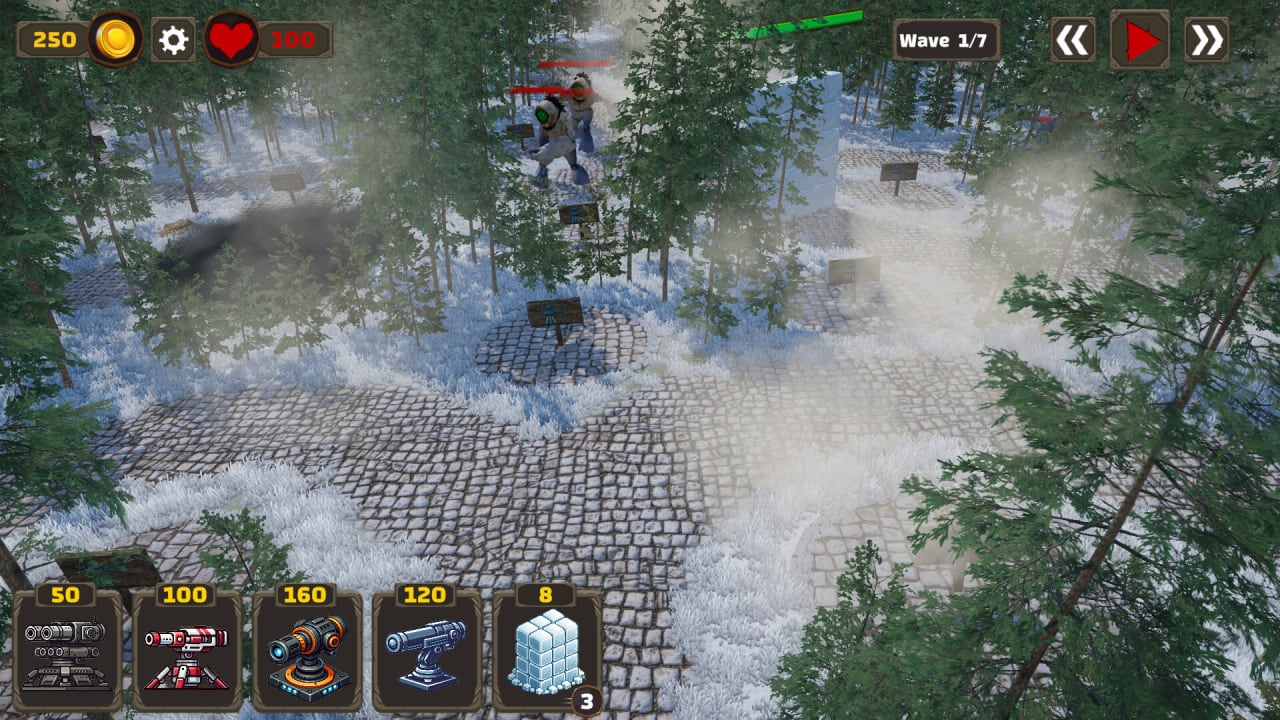Image resolution: width=1280 pixels, height=720 pixels.
Task: Select the 120-cost blue cannon turret
Action: point(427,650)
